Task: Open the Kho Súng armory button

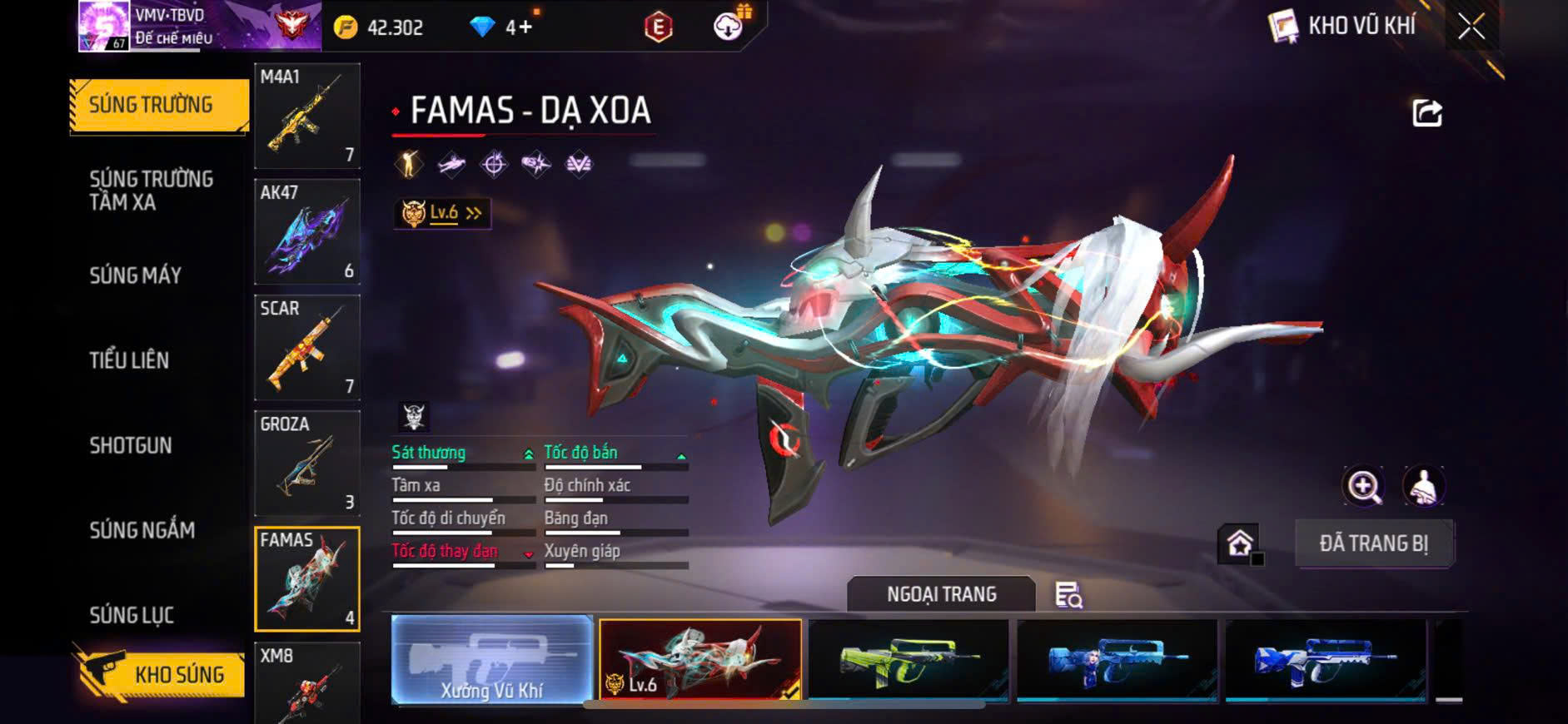Action: click(x=161, y=673)
